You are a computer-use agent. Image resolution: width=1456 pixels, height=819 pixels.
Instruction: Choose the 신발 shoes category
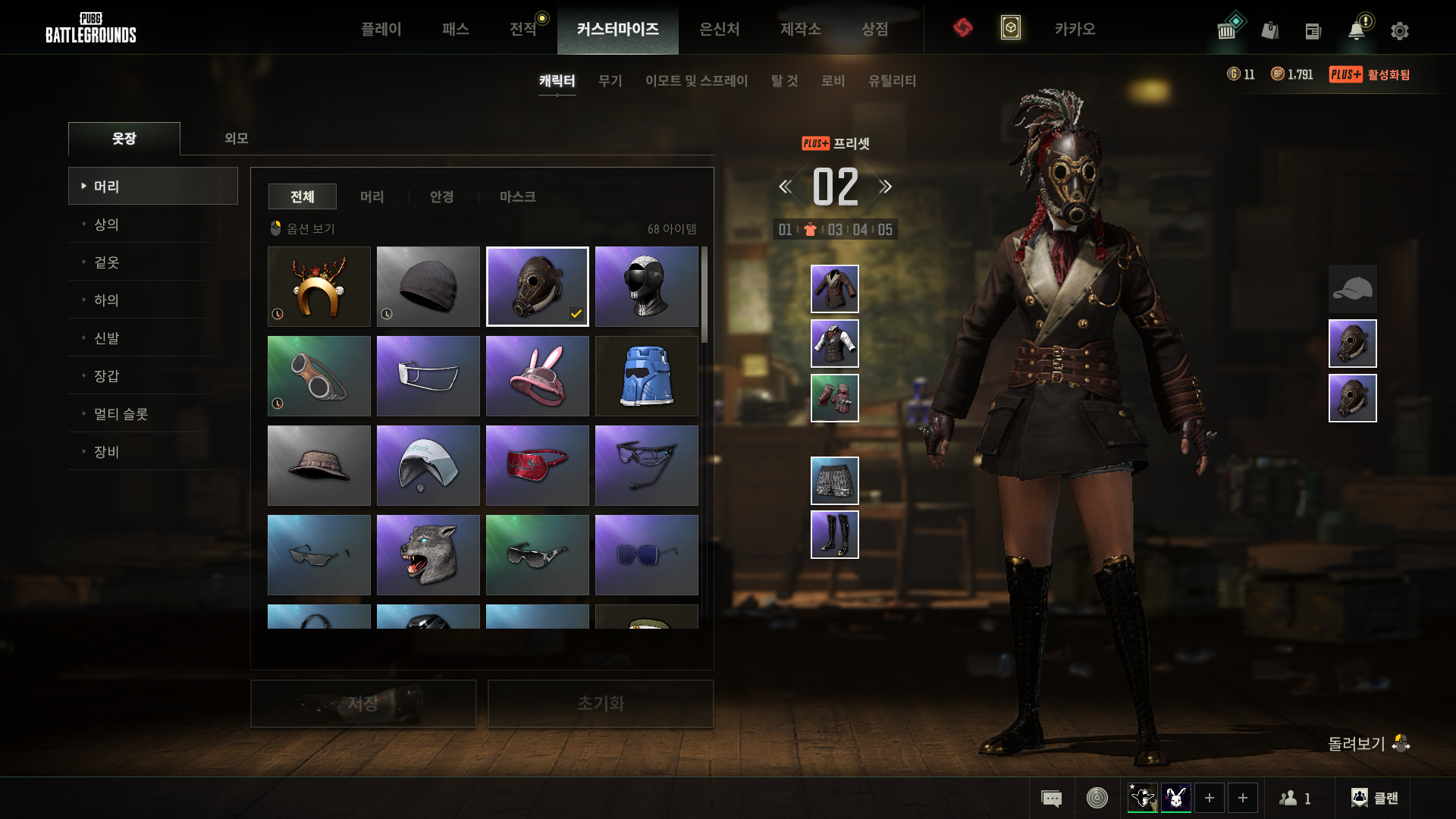(x=106, y=338)
